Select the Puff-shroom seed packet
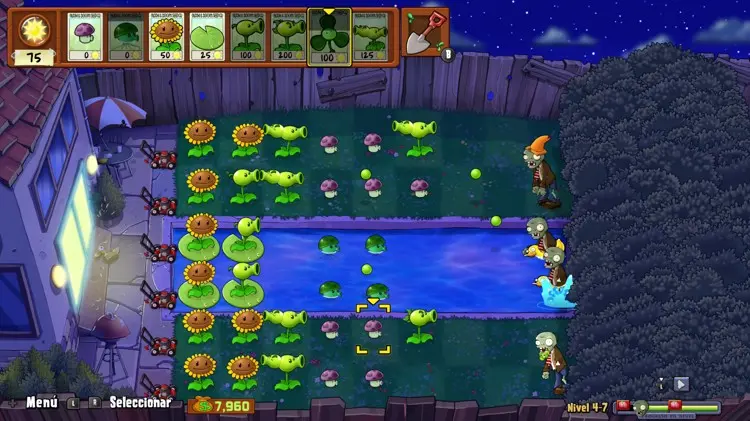 point(86,37)
